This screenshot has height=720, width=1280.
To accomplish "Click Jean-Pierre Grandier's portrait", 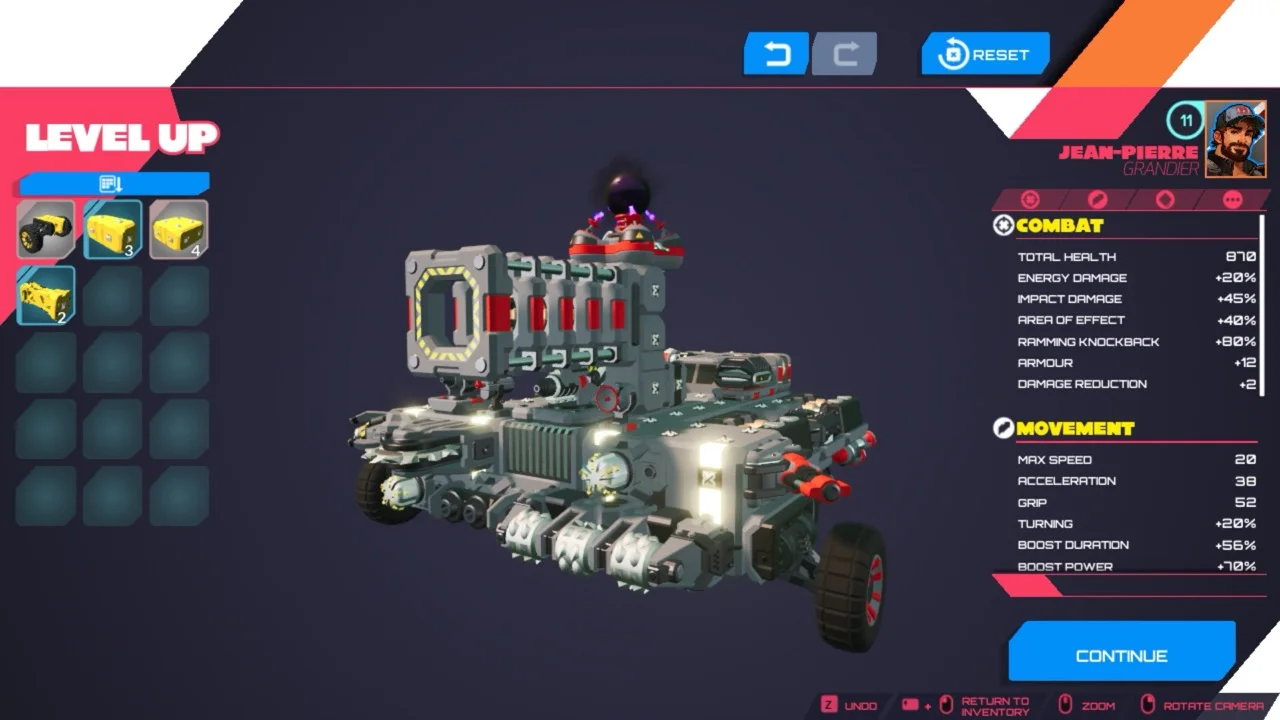I will [1235, 139].
